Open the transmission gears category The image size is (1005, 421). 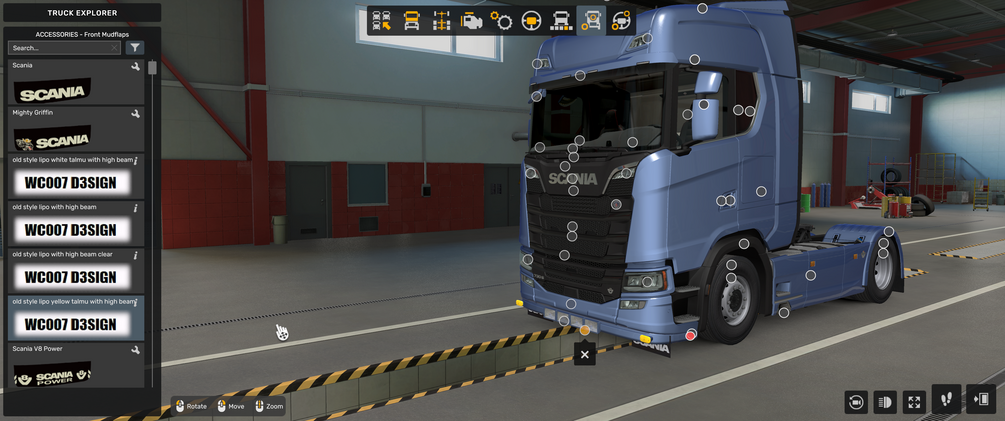[501, 21]
